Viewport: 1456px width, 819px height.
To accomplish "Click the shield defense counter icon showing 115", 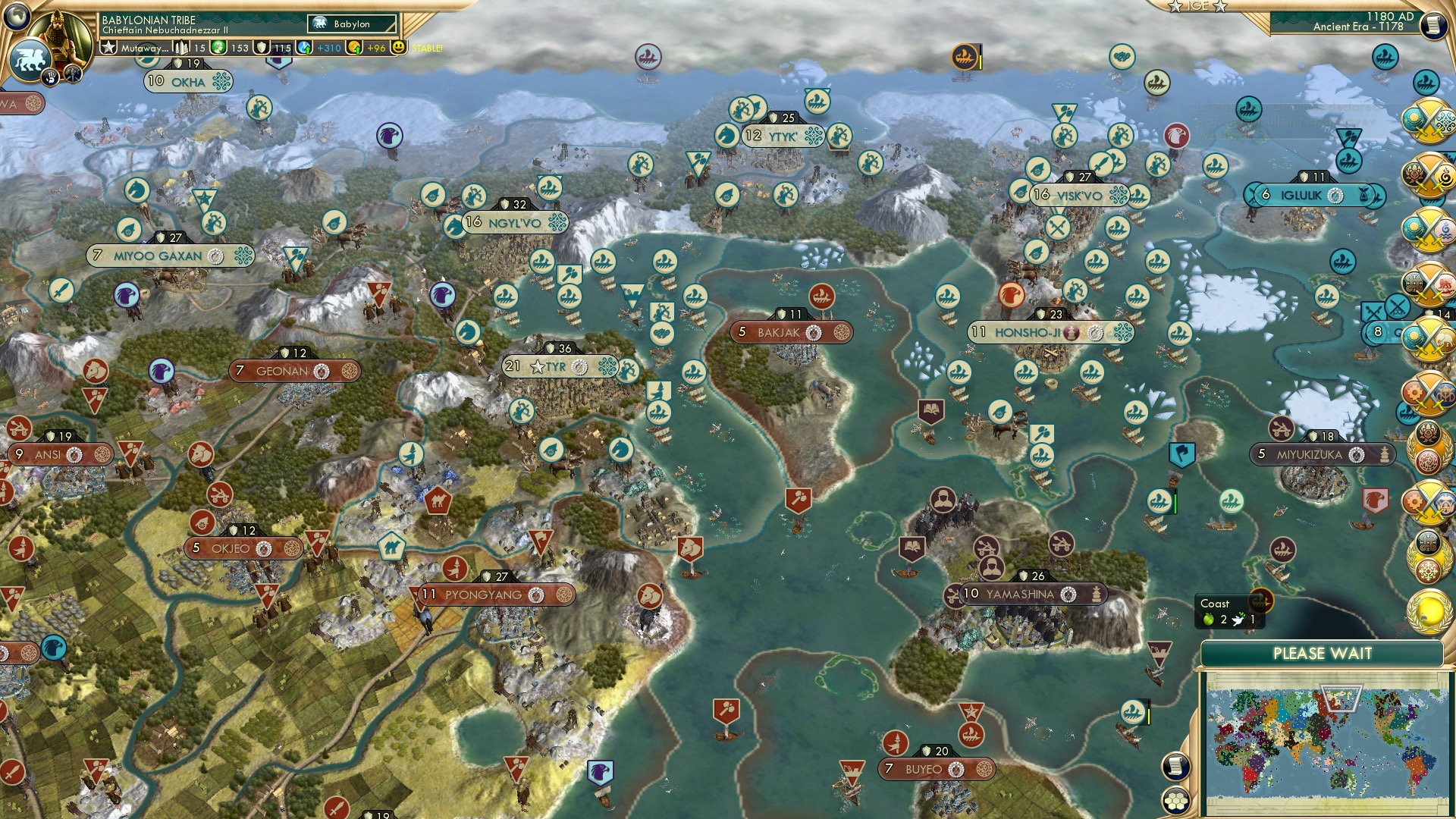I will pyautogui.click(x=261, y=49).
